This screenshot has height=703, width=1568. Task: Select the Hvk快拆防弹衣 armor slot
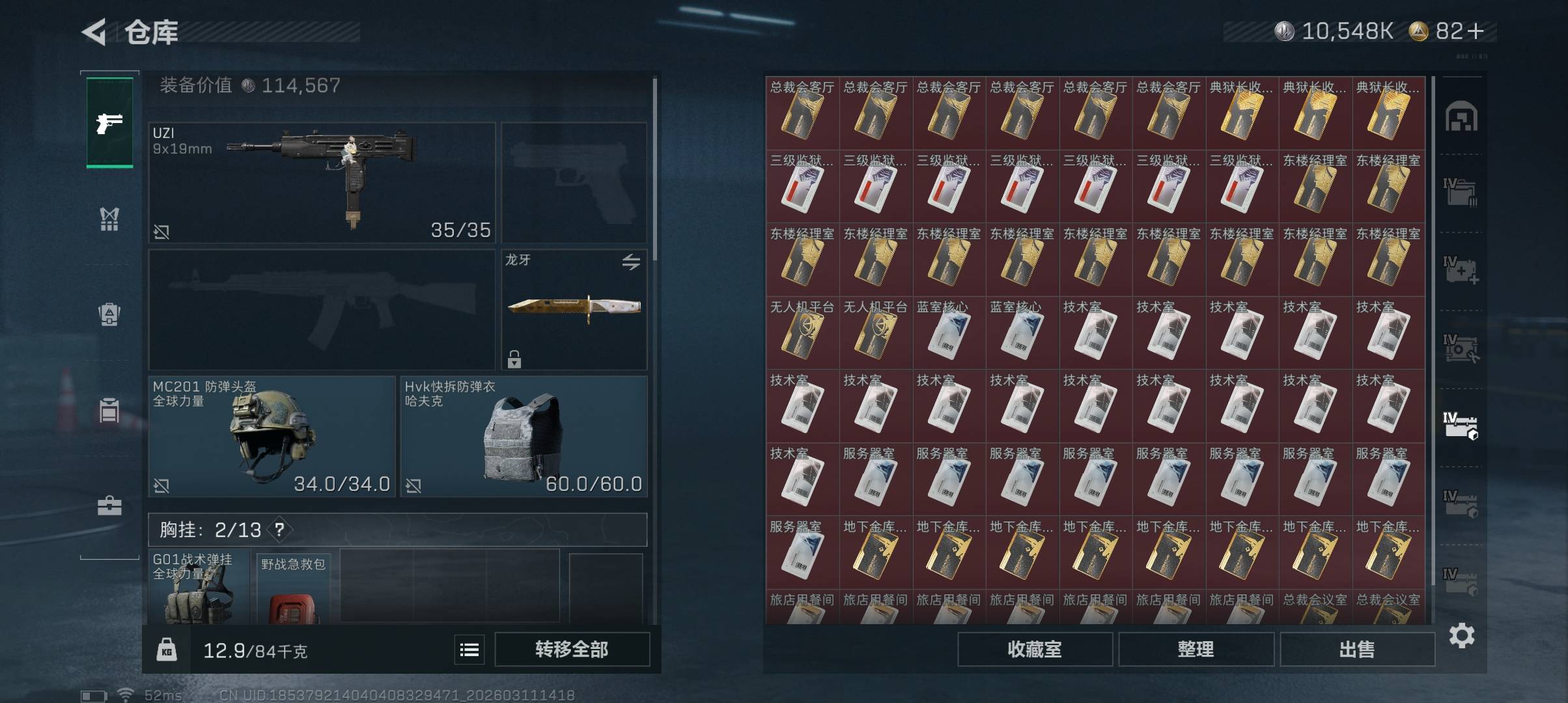point(524,436)
